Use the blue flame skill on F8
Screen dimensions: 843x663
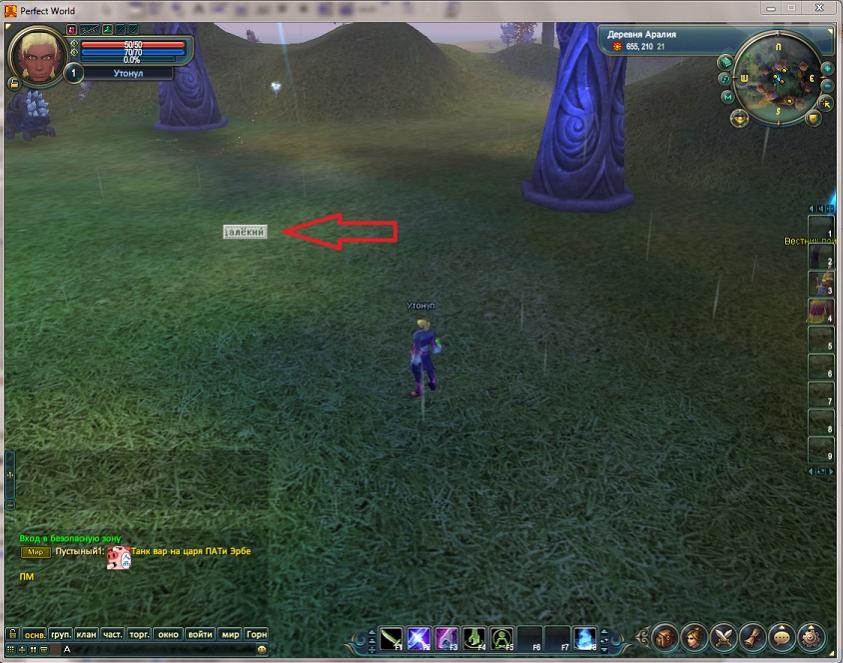pyautogui.click(x=585, y=637)
